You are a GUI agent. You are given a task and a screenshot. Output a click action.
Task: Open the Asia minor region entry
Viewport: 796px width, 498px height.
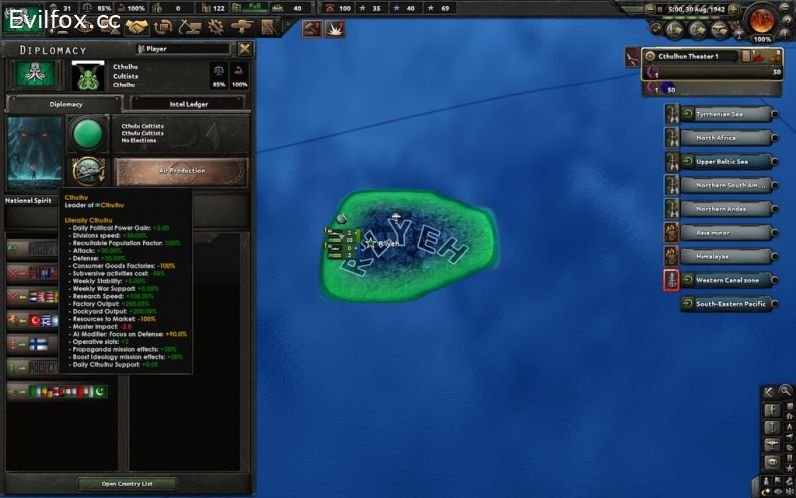(729, 233)
